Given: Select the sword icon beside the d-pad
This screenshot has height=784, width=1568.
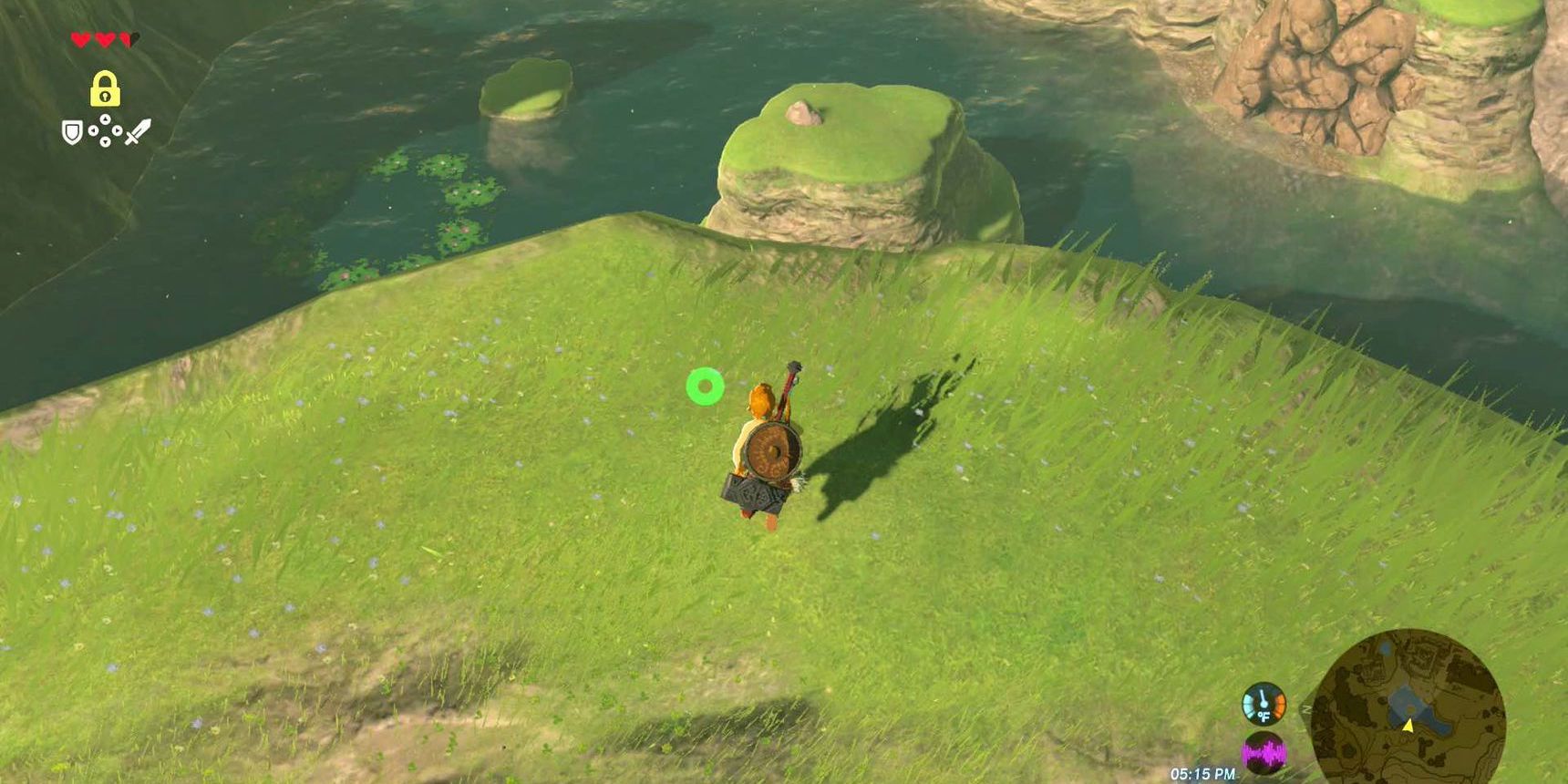Looking at the screenshot, I should click(139, 130).
